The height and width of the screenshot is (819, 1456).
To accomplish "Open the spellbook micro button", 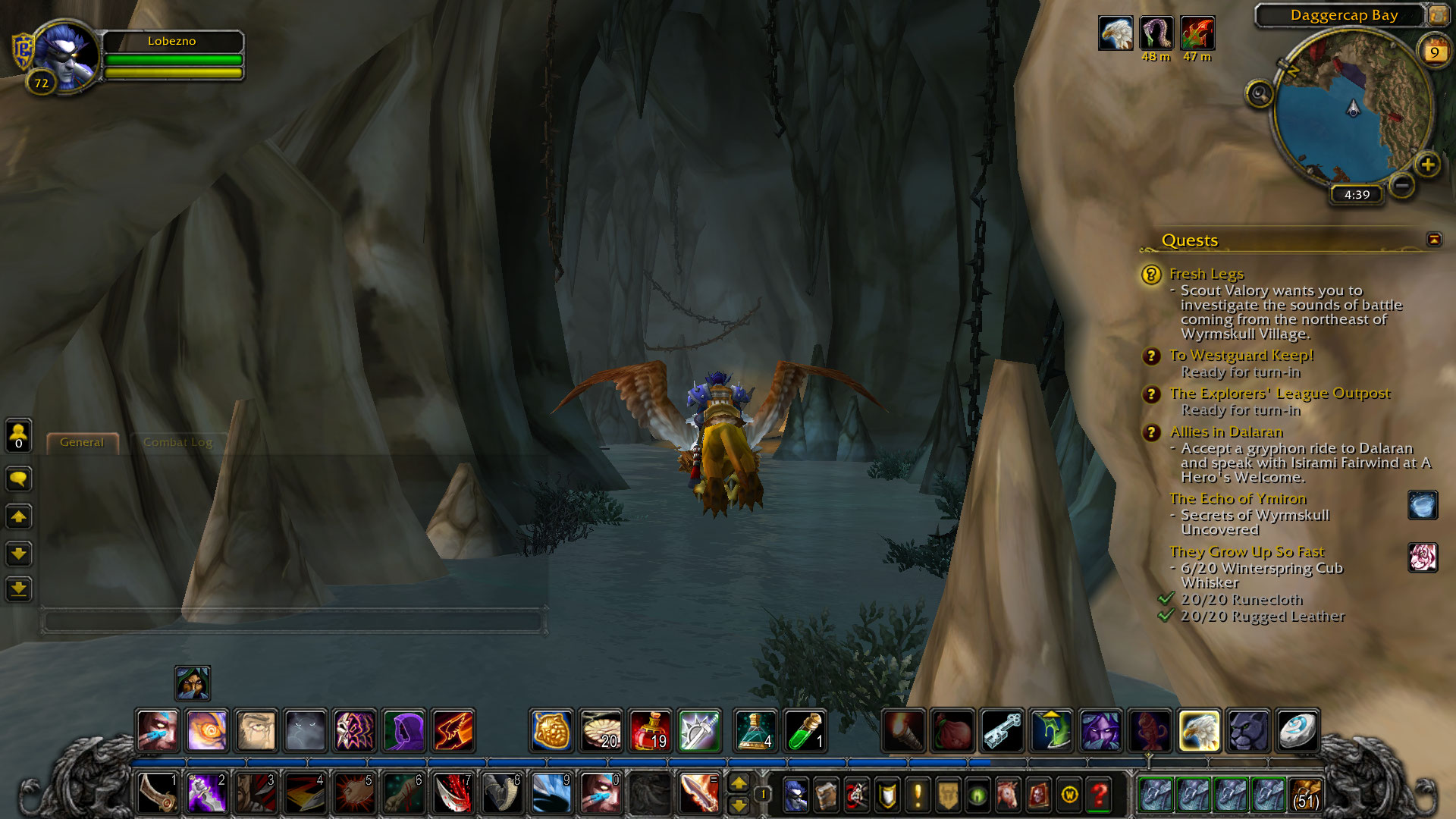I will (826, 795).
